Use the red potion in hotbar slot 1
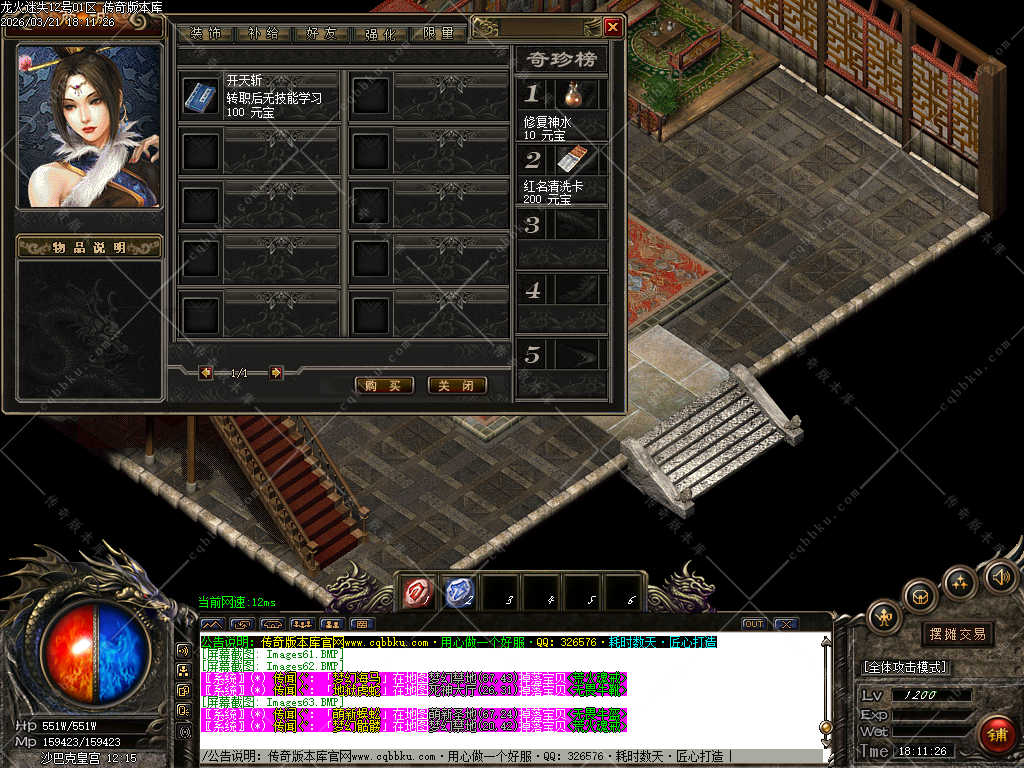 (416, 593)
